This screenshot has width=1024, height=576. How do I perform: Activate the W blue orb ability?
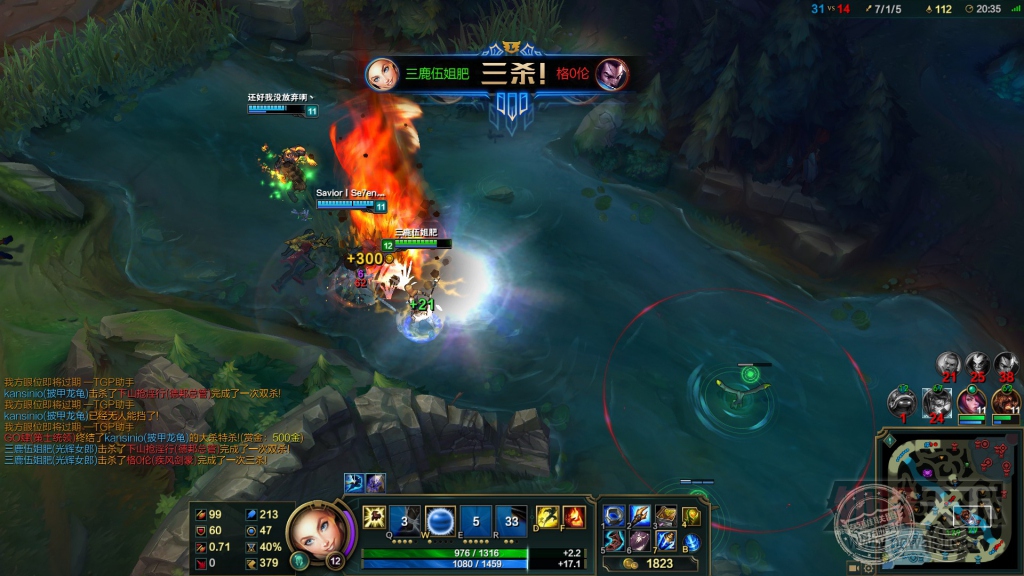(x=441, y=520)
